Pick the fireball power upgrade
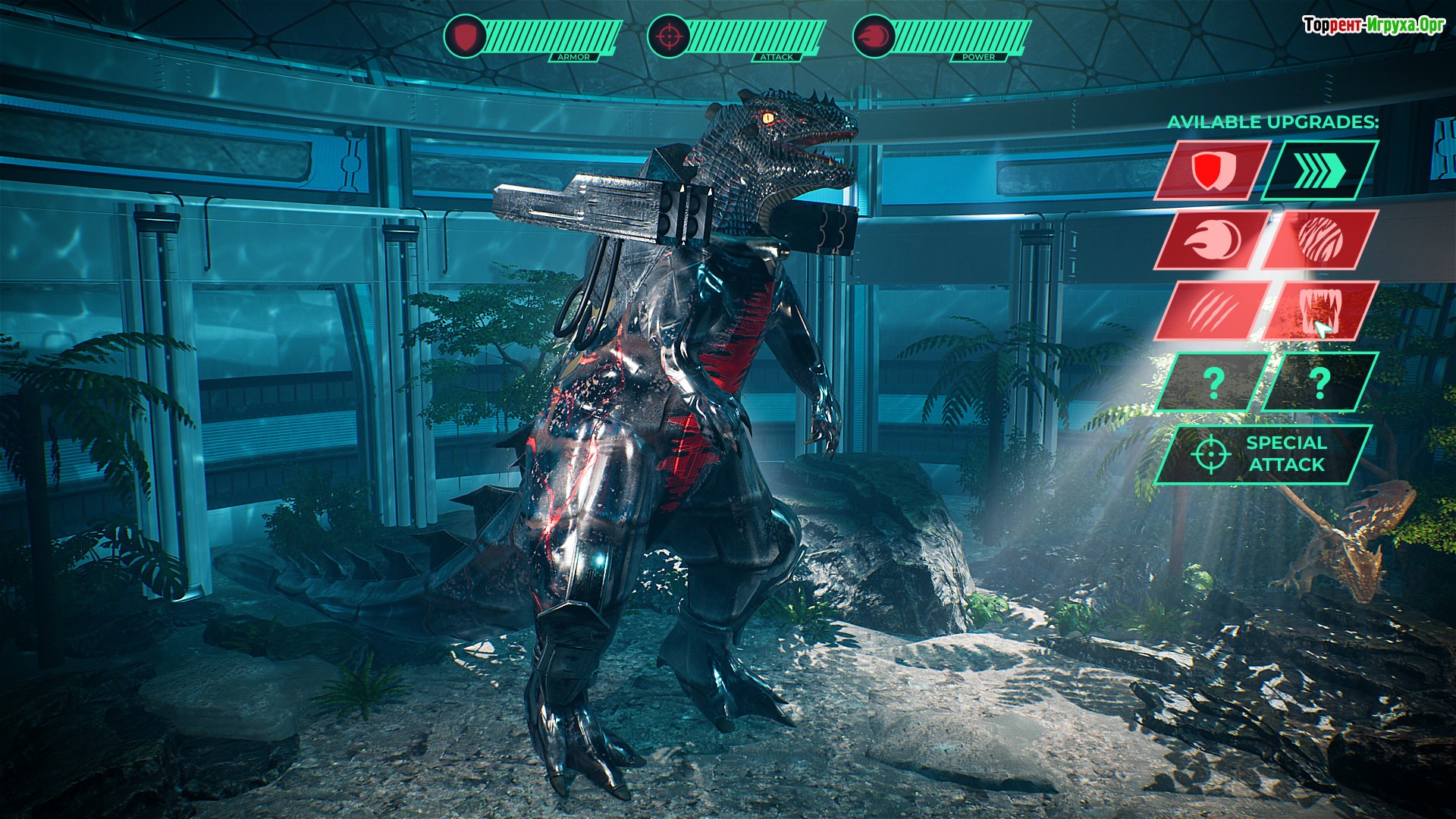Screen dimensions: 1456x819 1212,240
